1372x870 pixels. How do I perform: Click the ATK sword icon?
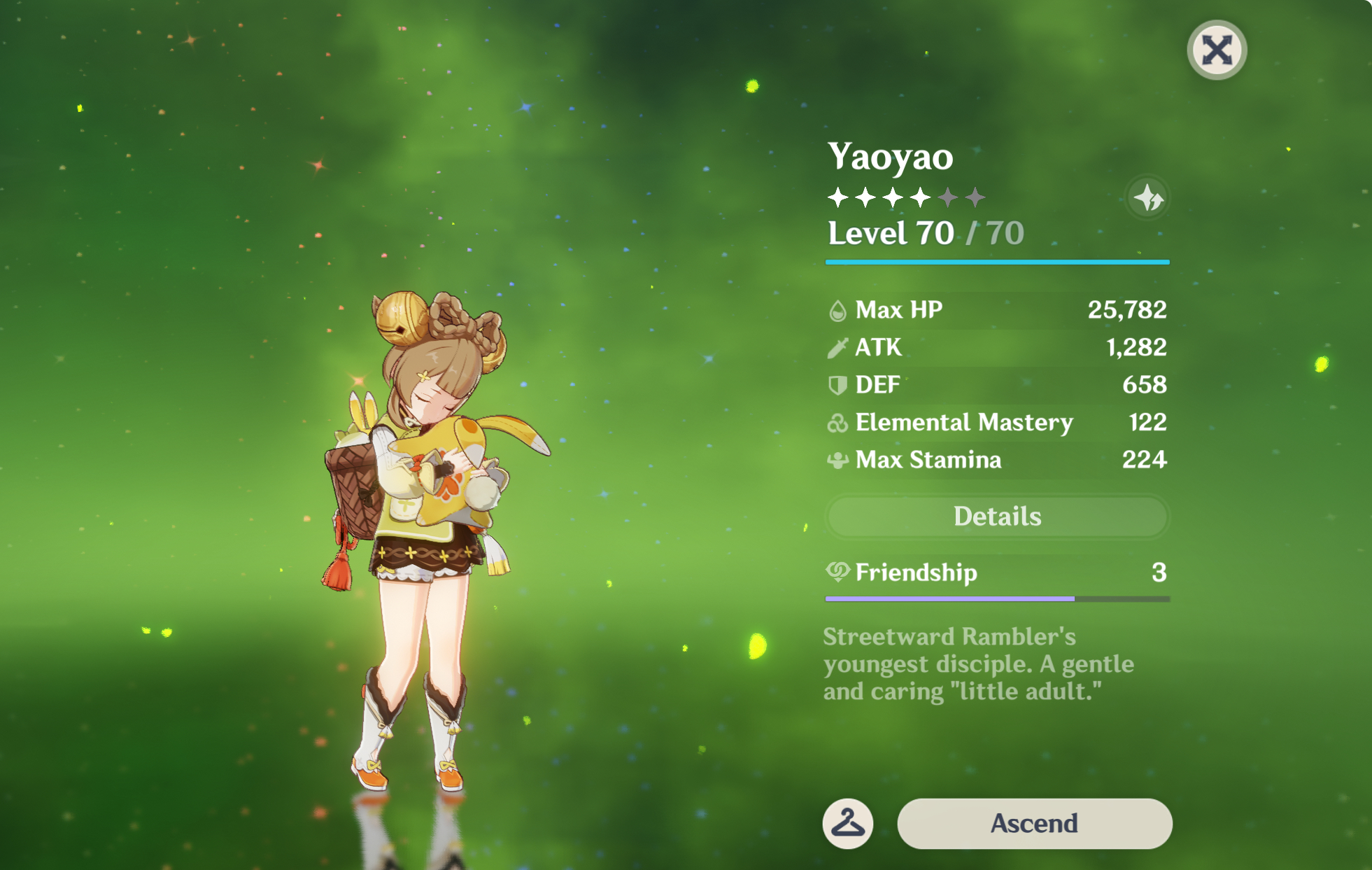pyautogui.click(x=837, y=347)
